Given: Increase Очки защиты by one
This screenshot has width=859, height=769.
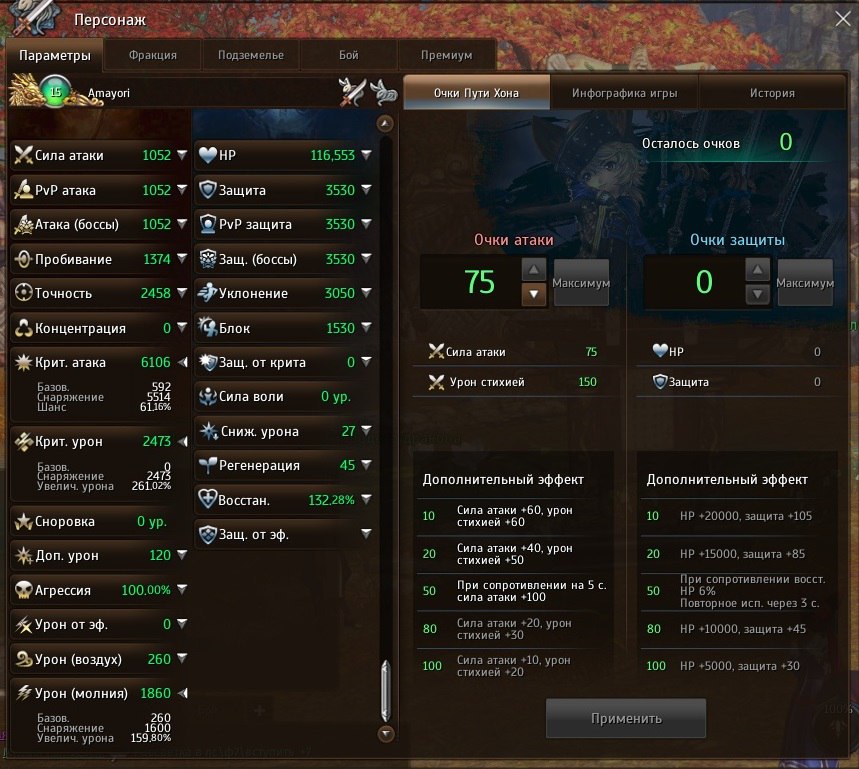Looking at the screenshot, I should 759,270.
